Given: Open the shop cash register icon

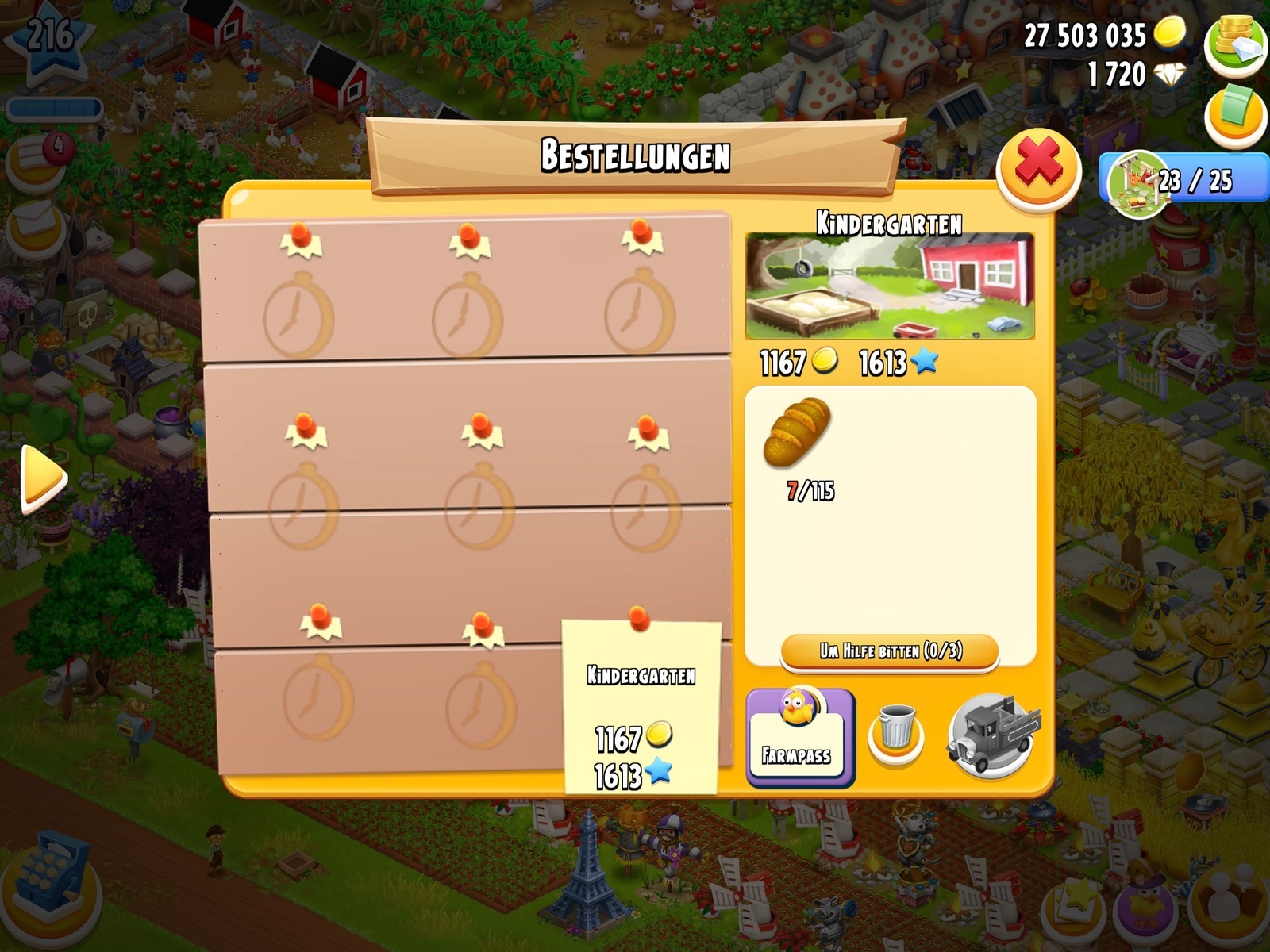Looking at the screenshot, I should click(53, 882).
